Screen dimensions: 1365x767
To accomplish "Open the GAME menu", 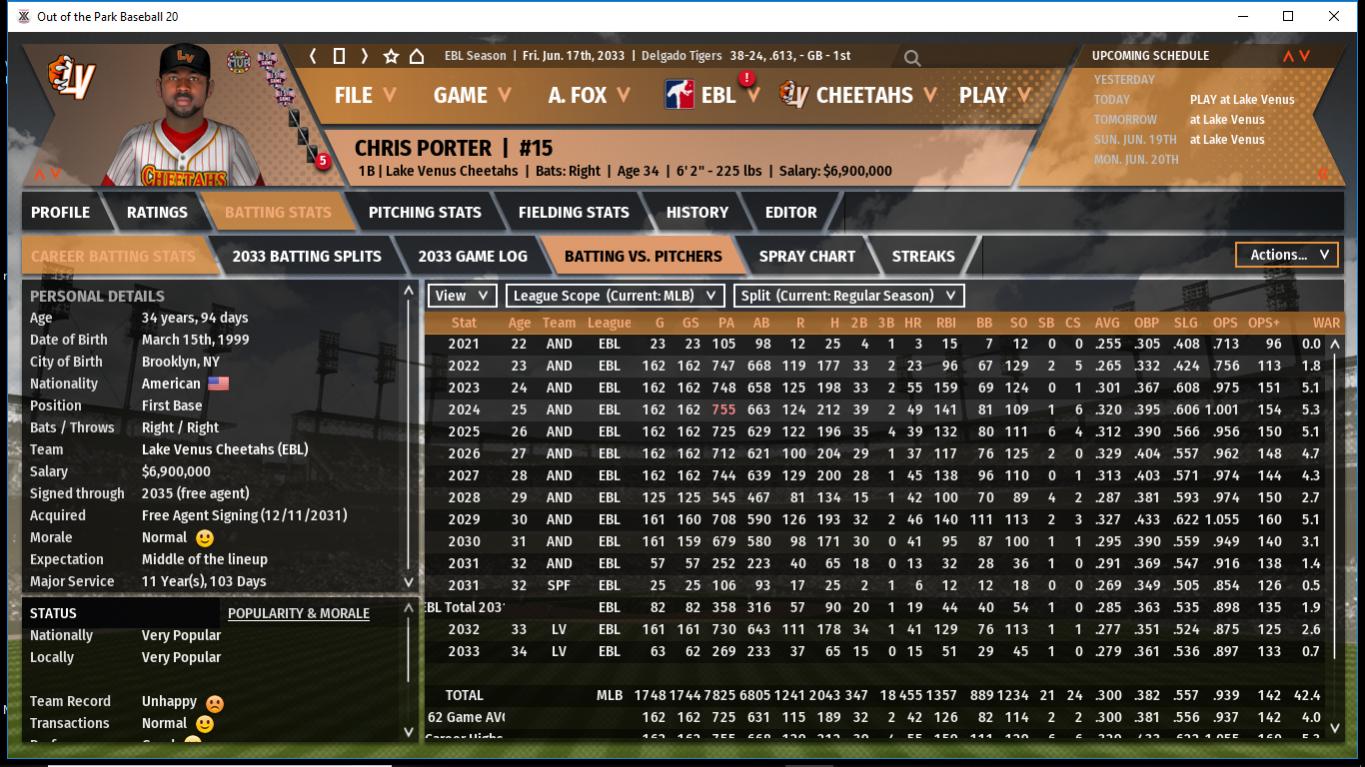I will pyautogui.click(x=471, y=95).
